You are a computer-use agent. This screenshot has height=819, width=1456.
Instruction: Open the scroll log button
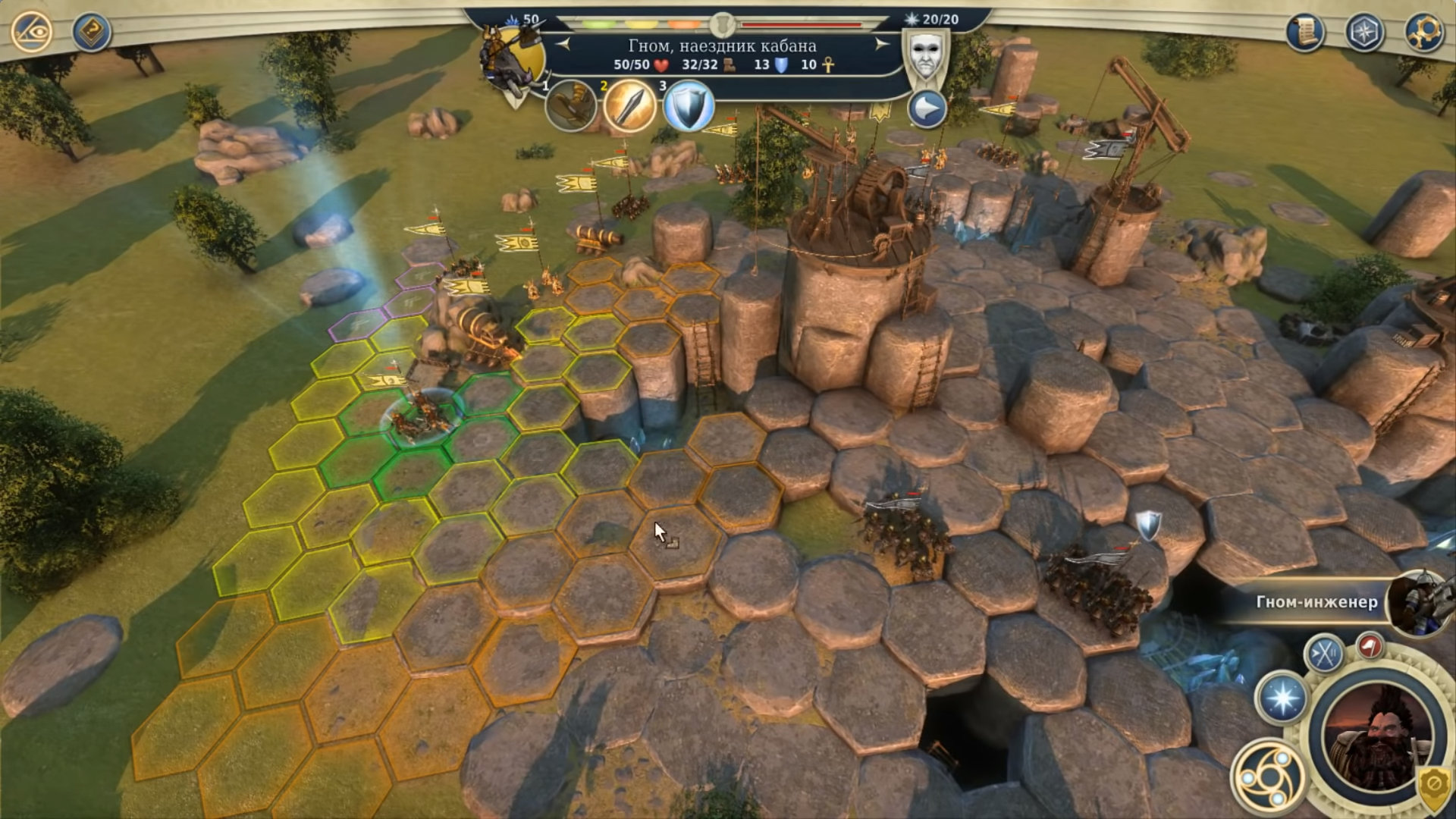[1305, 32]
